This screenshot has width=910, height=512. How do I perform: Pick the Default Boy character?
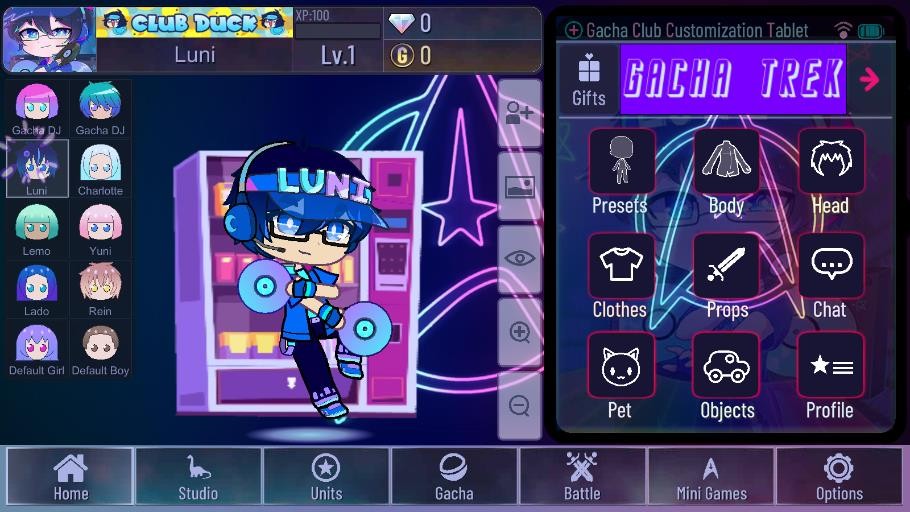tap(100, 349)
